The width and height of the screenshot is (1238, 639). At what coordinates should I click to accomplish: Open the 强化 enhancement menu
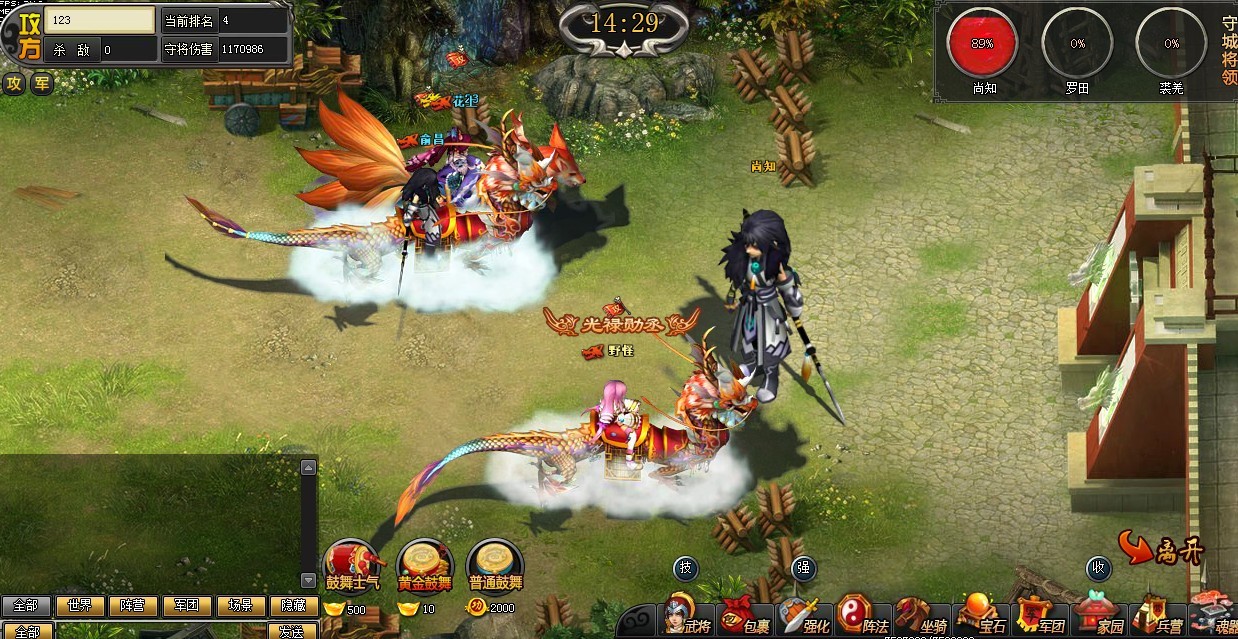click(805, 619)
